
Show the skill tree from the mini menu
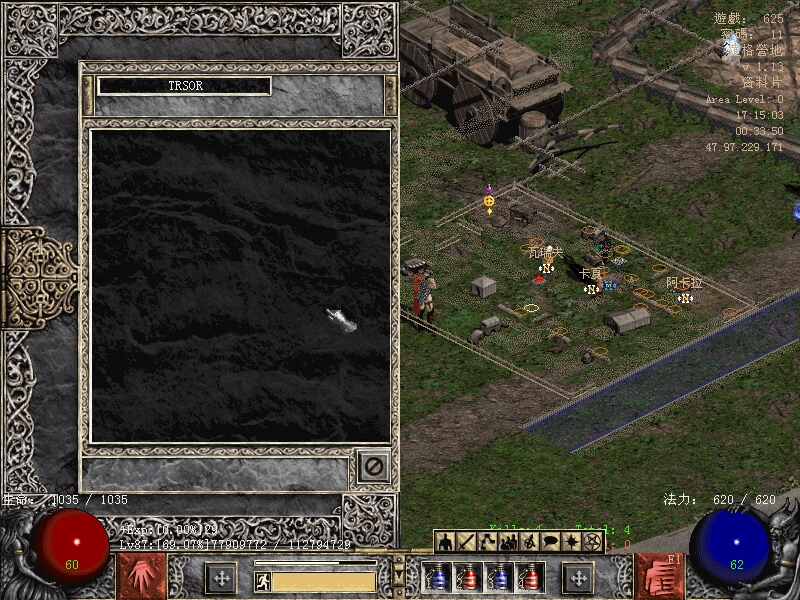click(x=488, y=542)
